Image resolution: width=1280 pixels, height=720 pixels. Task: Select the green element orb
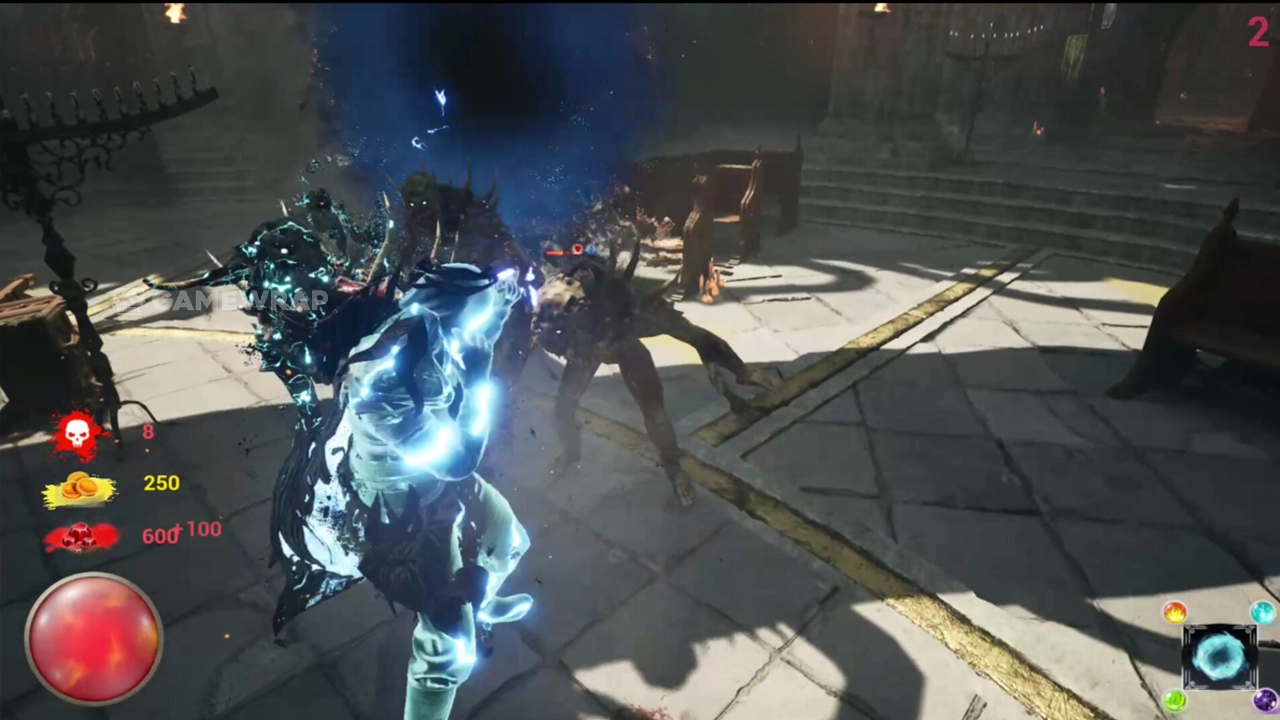click(1175, 700)
